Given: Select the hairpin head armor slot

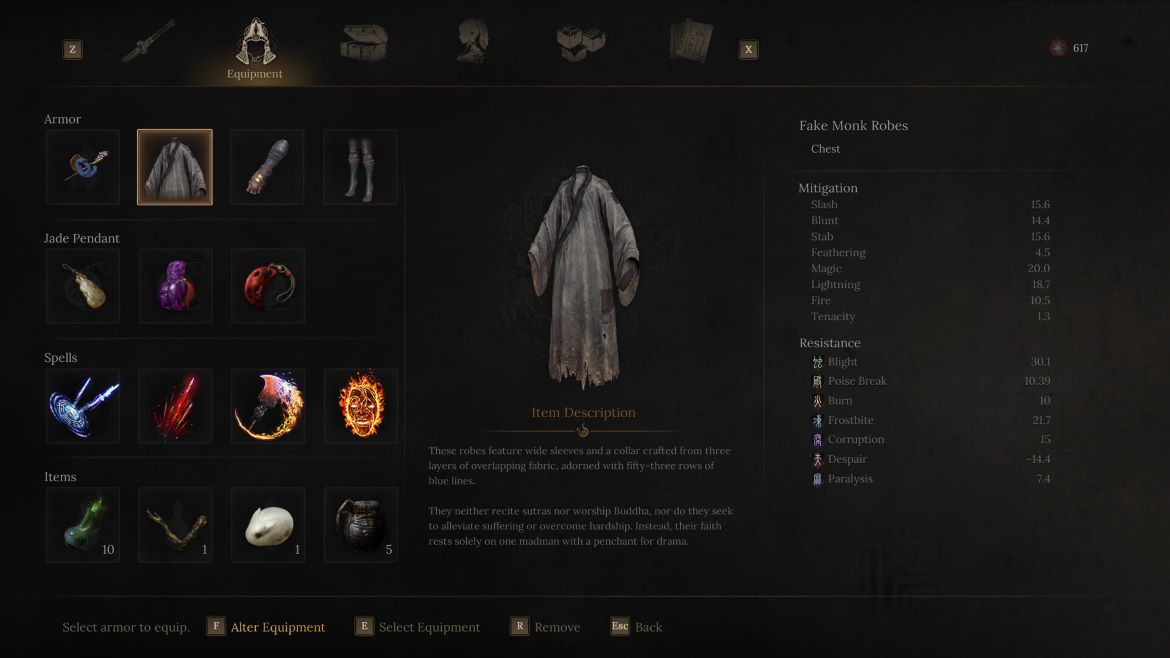Looking at the screenshot, I should coord(82,167).
